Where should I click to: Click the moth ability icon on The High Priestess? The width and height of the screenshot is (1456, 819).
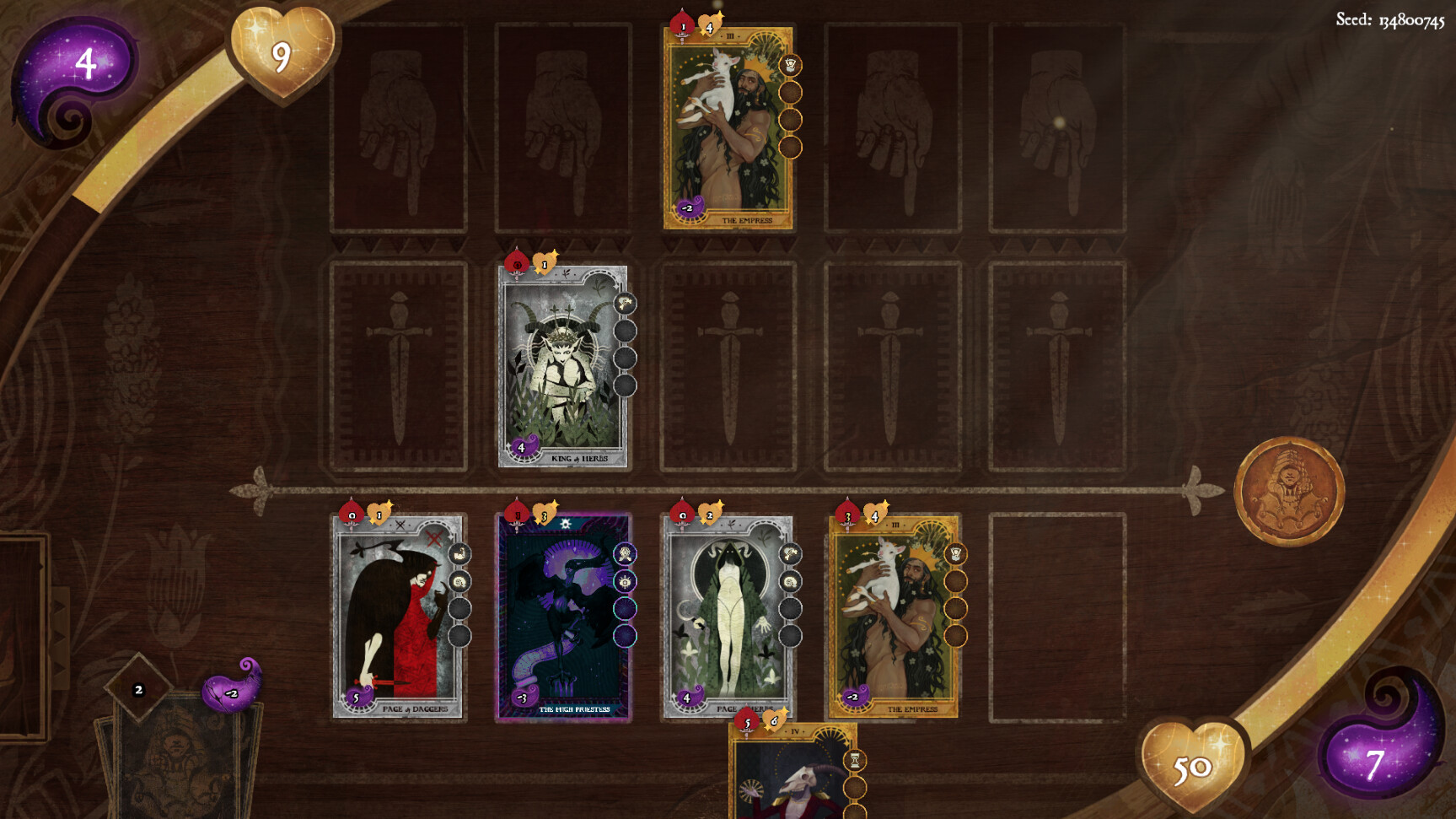(624, 552)
